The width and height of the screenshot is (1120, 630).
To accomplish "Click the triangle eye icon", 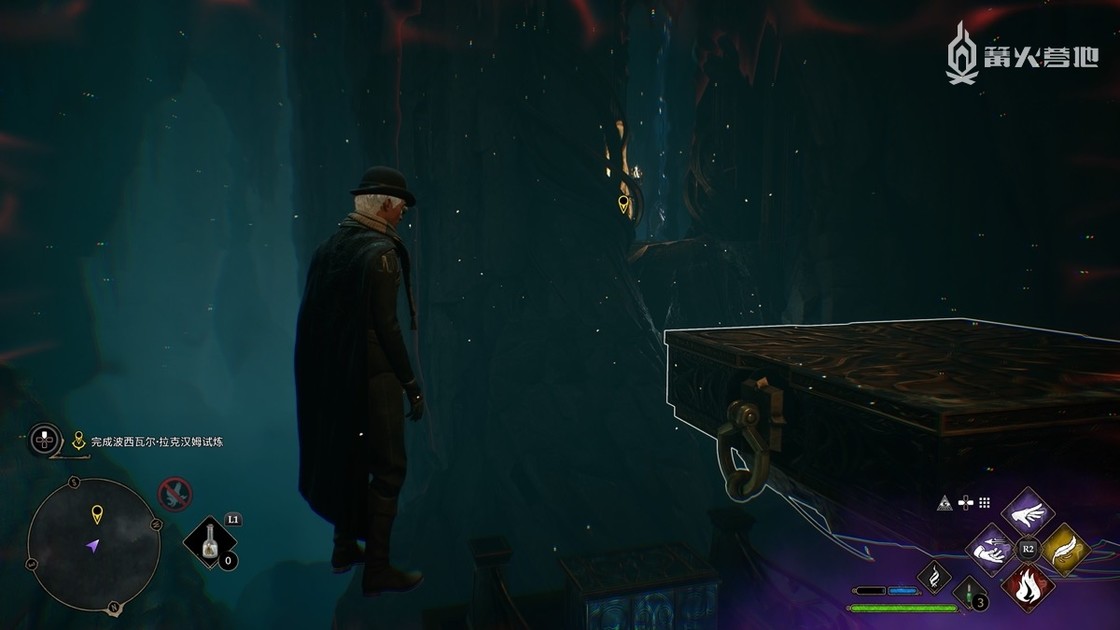I will click(x=943, y=502).
